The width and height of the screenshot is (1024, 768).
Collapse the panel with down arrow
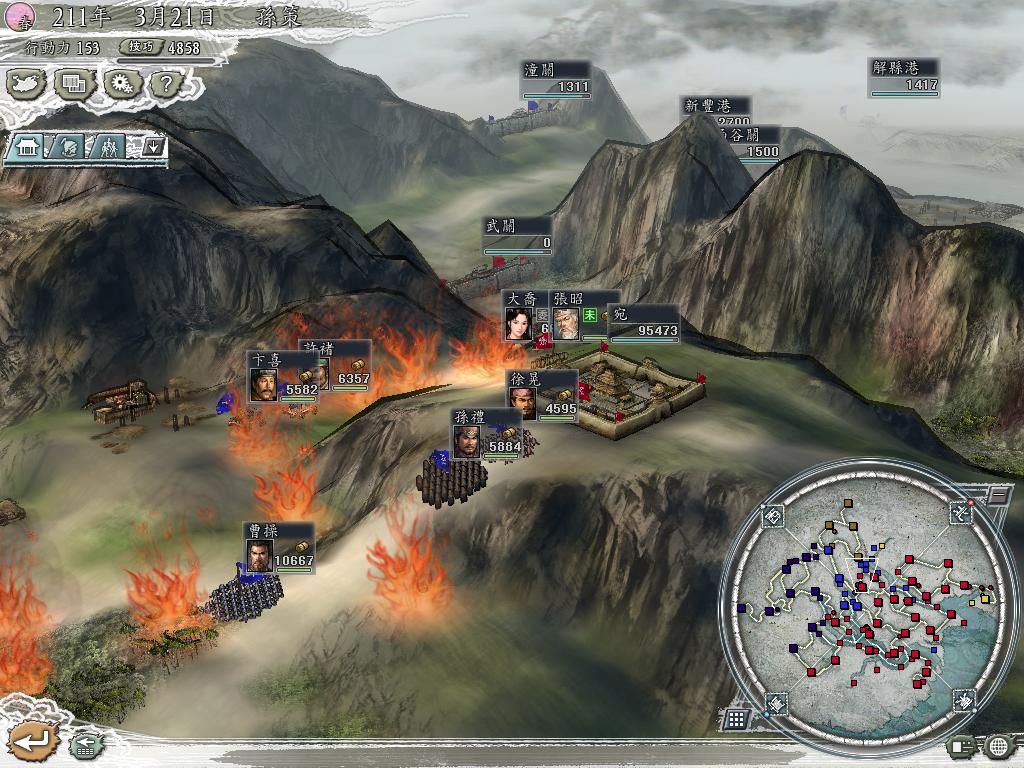[153, 147]
